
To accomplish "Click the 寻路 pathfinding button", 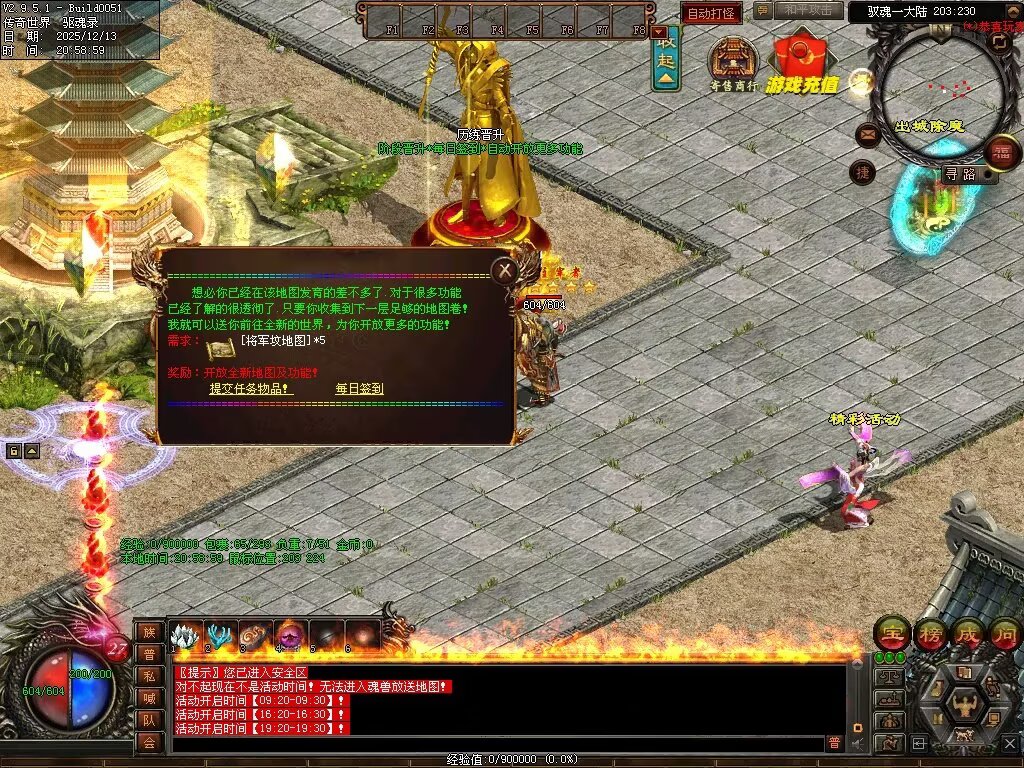I will click(960, 174).
